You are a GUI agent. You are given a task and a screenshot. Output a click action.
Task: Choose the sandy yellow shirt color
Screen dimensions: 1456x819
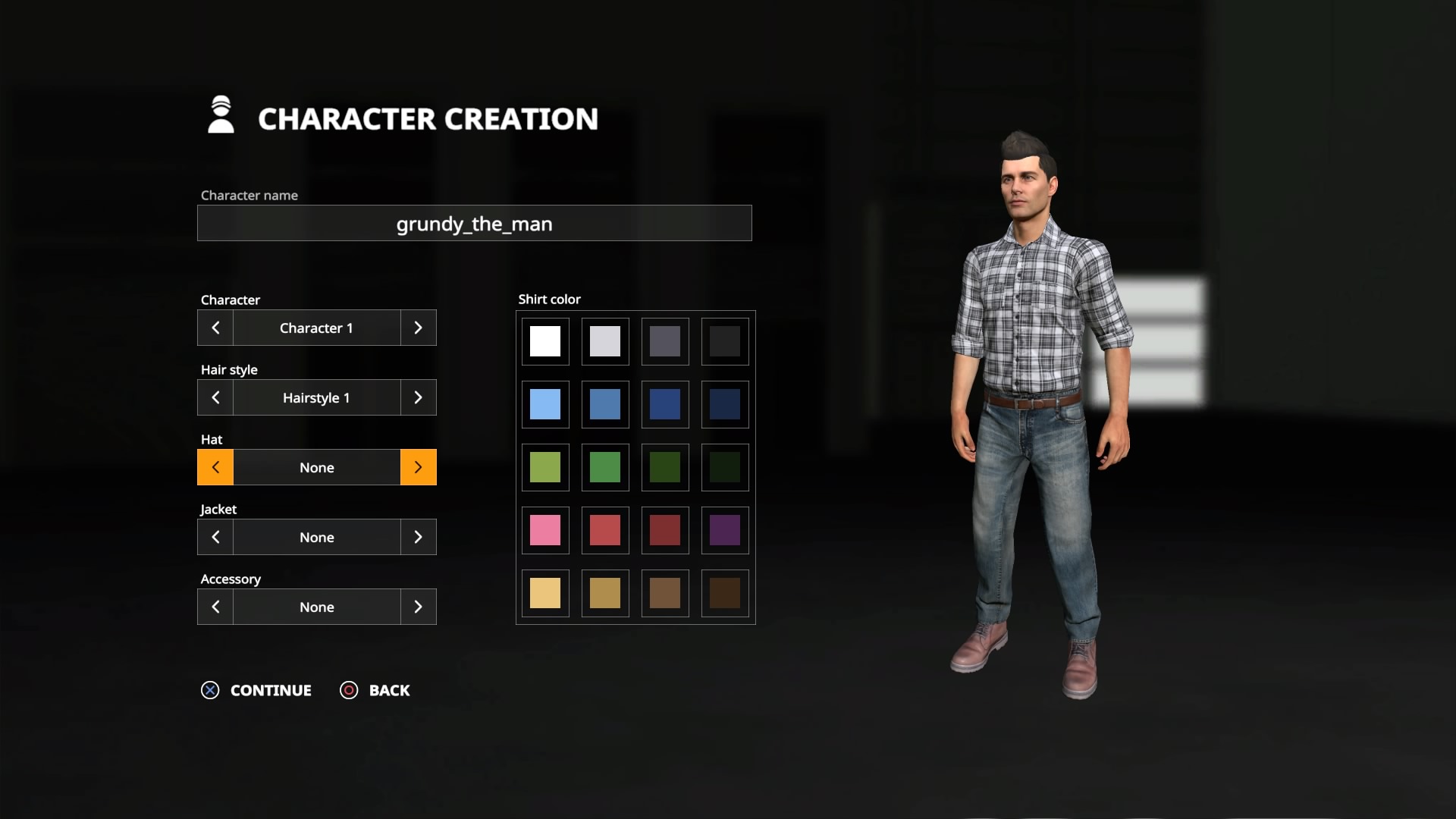tap(545, 593)
